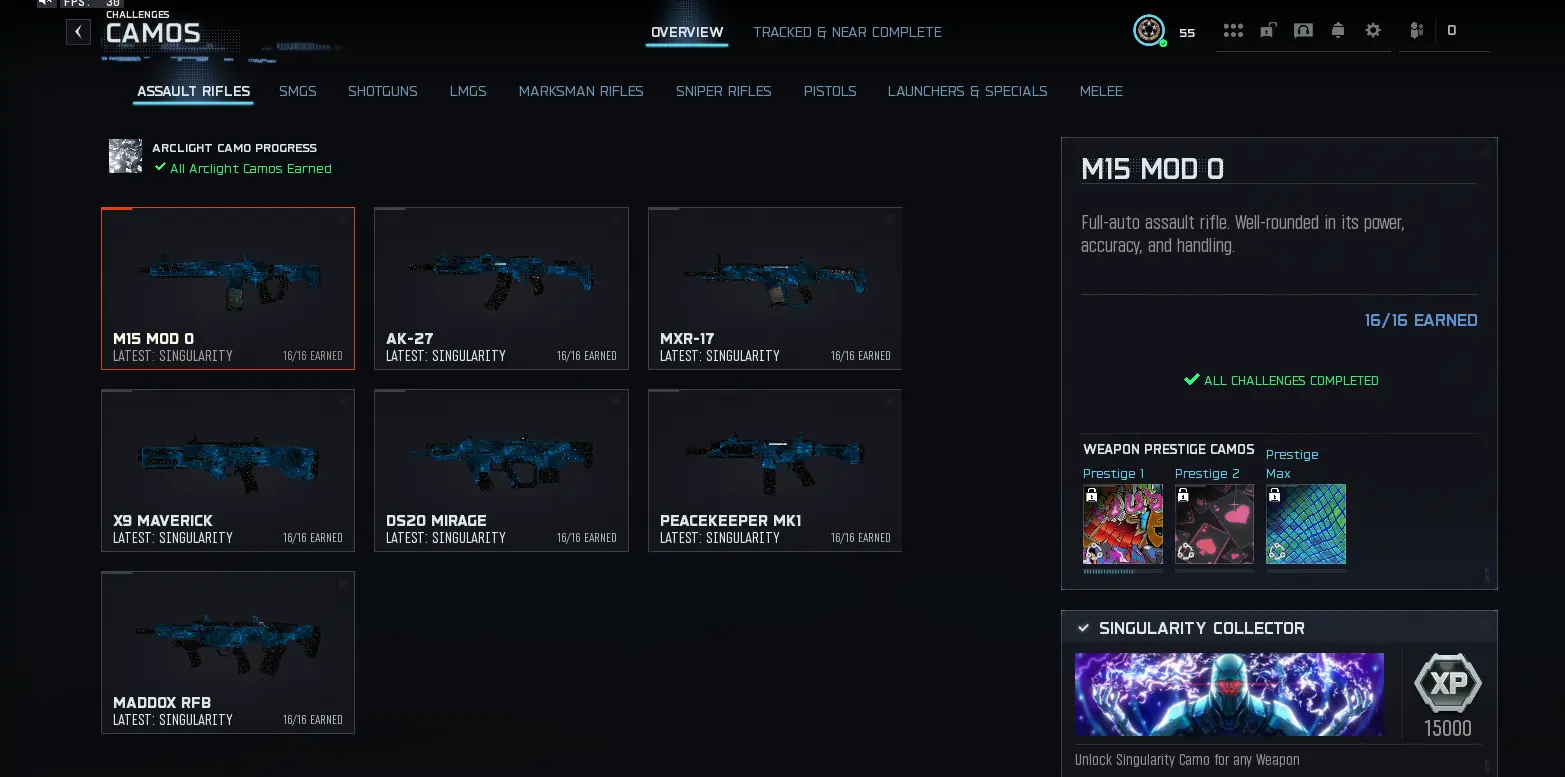Viewport: 1565px width, 777px height.
Task: Open the Launchers & Specials tab
Action: pyautogui.click(x=967, y=91)
